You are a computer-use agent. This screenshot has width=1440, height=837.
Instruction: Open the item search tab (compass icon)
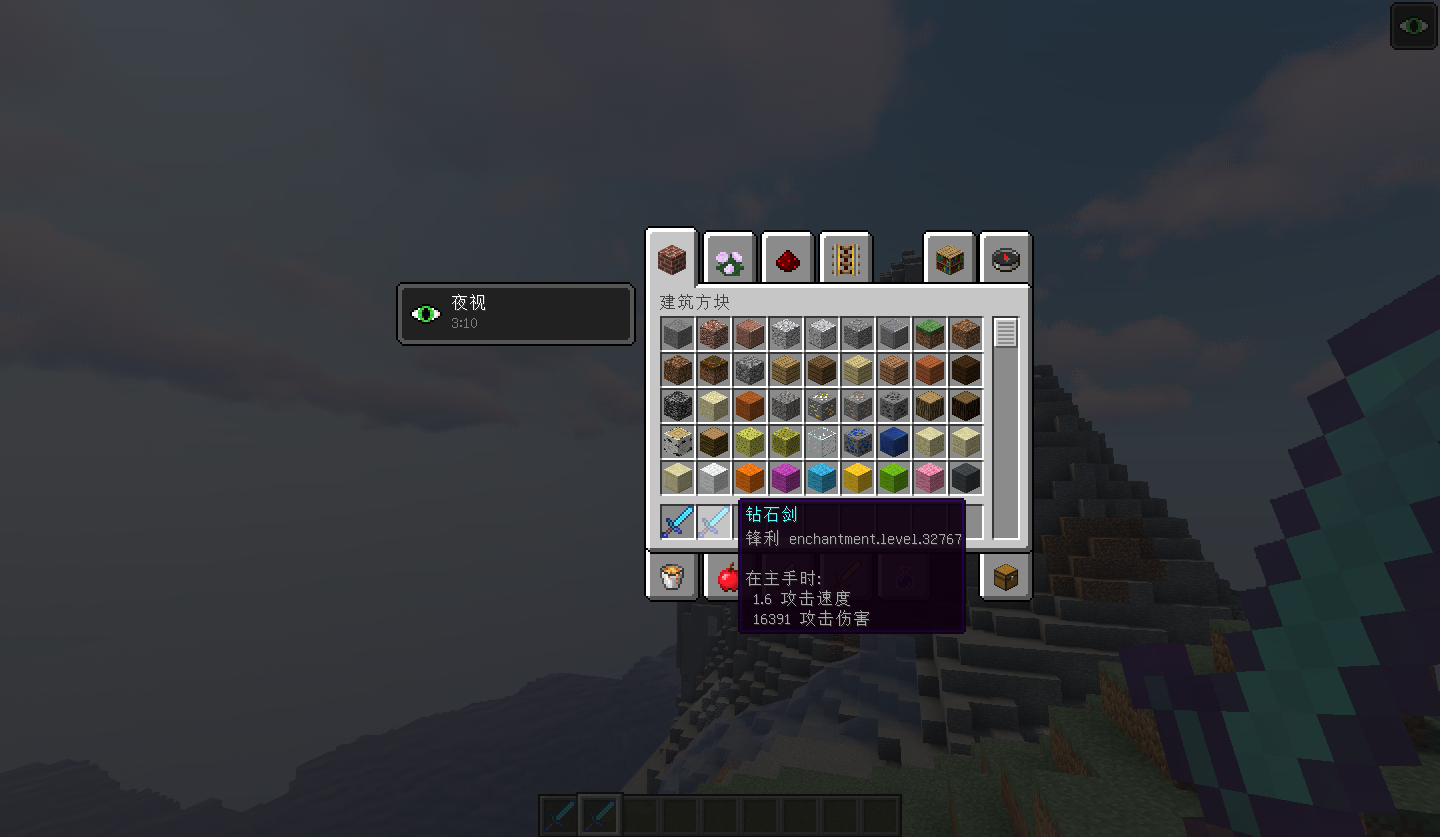click(1005, 258)
